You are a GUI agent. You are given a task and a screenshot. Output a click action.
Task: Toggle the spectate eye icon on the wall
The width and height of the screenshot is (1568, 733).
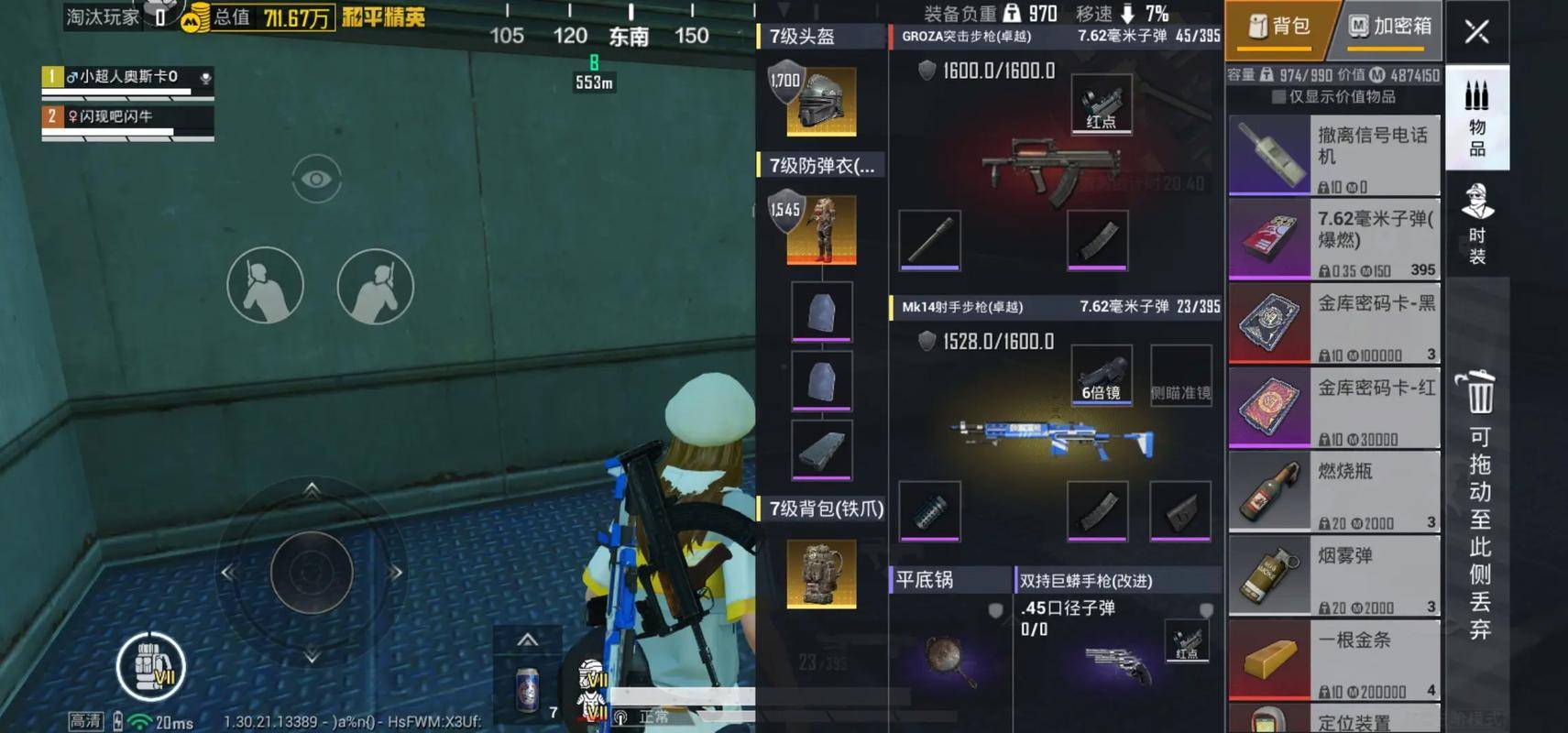click(x=318, y=178)
